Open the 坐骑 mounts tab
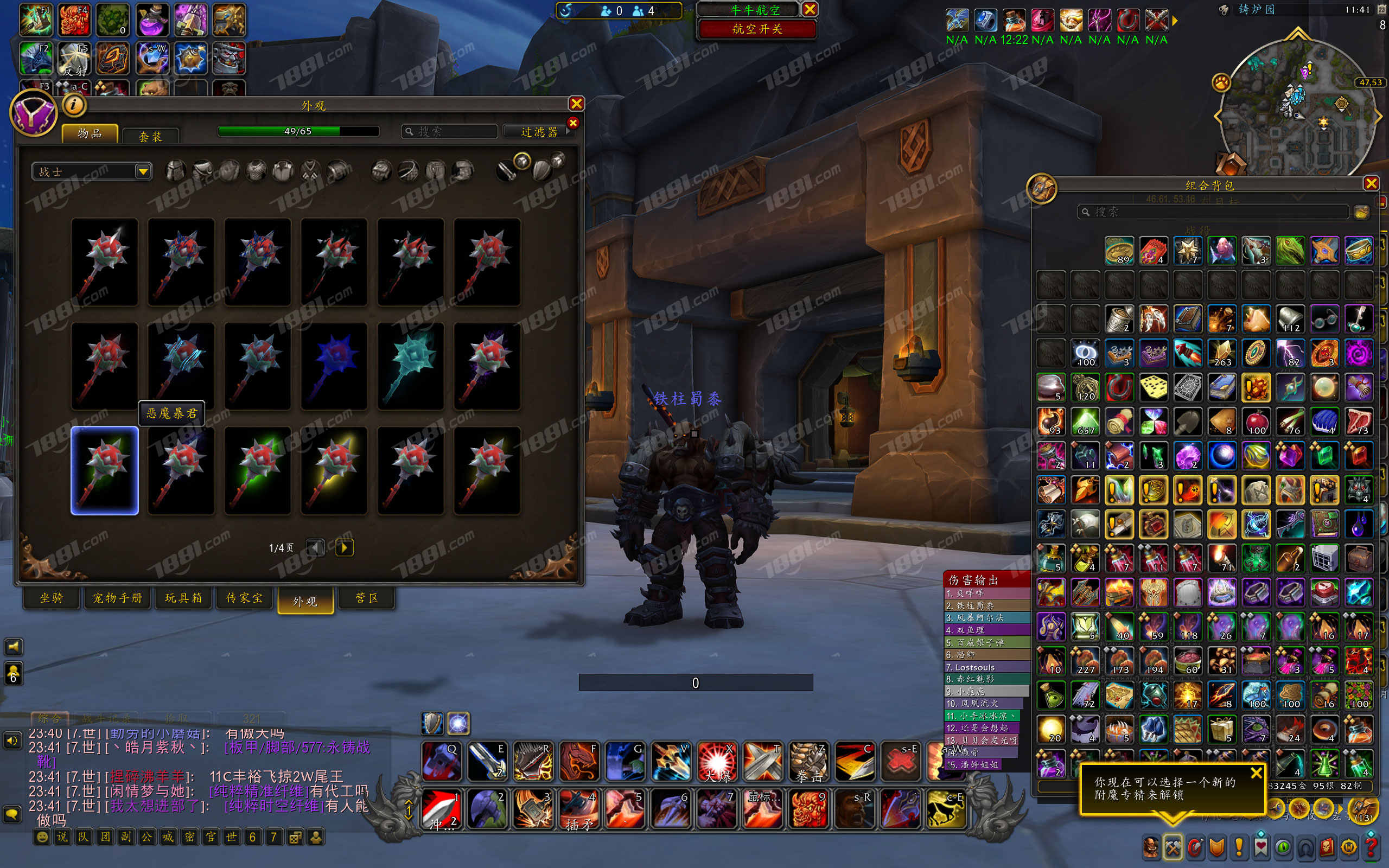Viewport: 1389px width, 868px height. pos(52,598)
